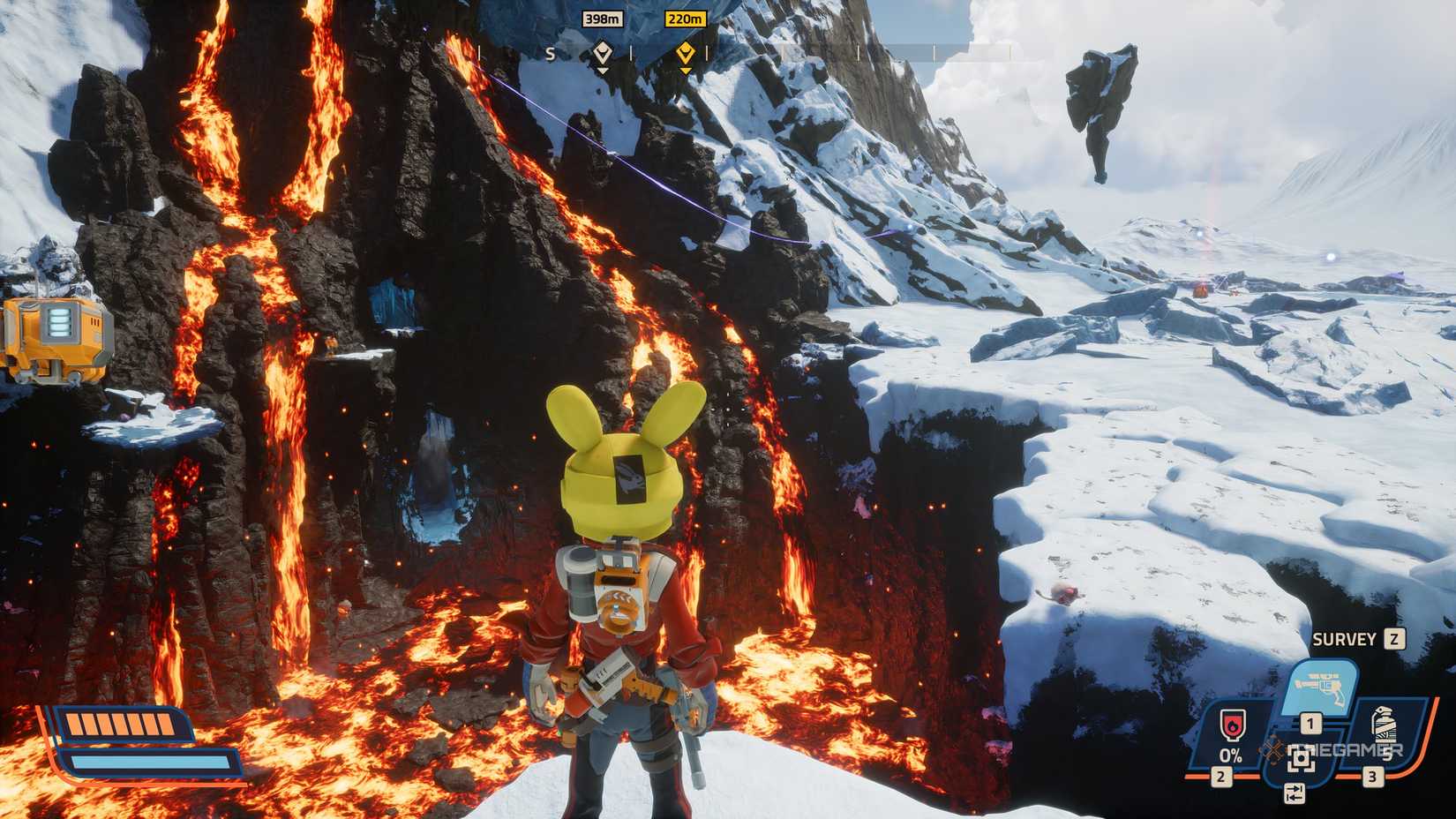Toggle the Survey mode via the Z keybind badge

coord(1392,638)
